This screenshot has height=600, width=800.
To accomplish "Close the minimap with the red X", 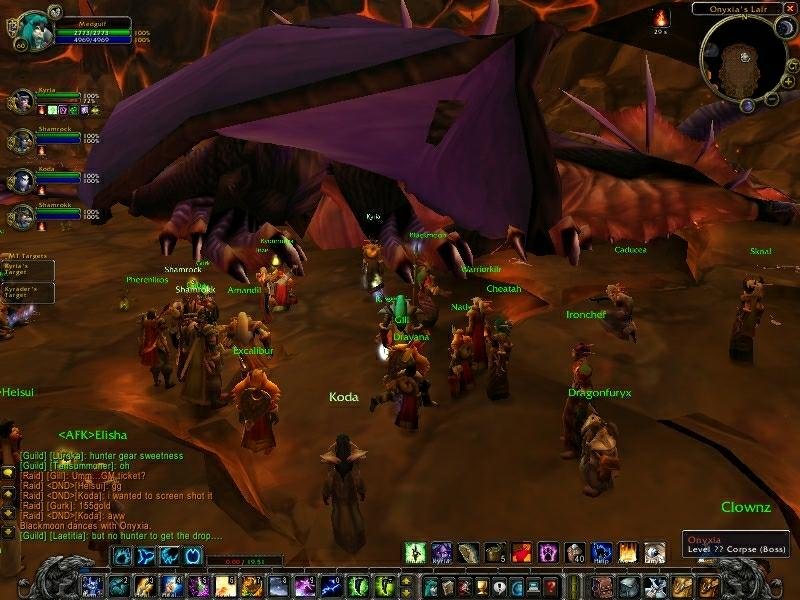I will point(789,8).
